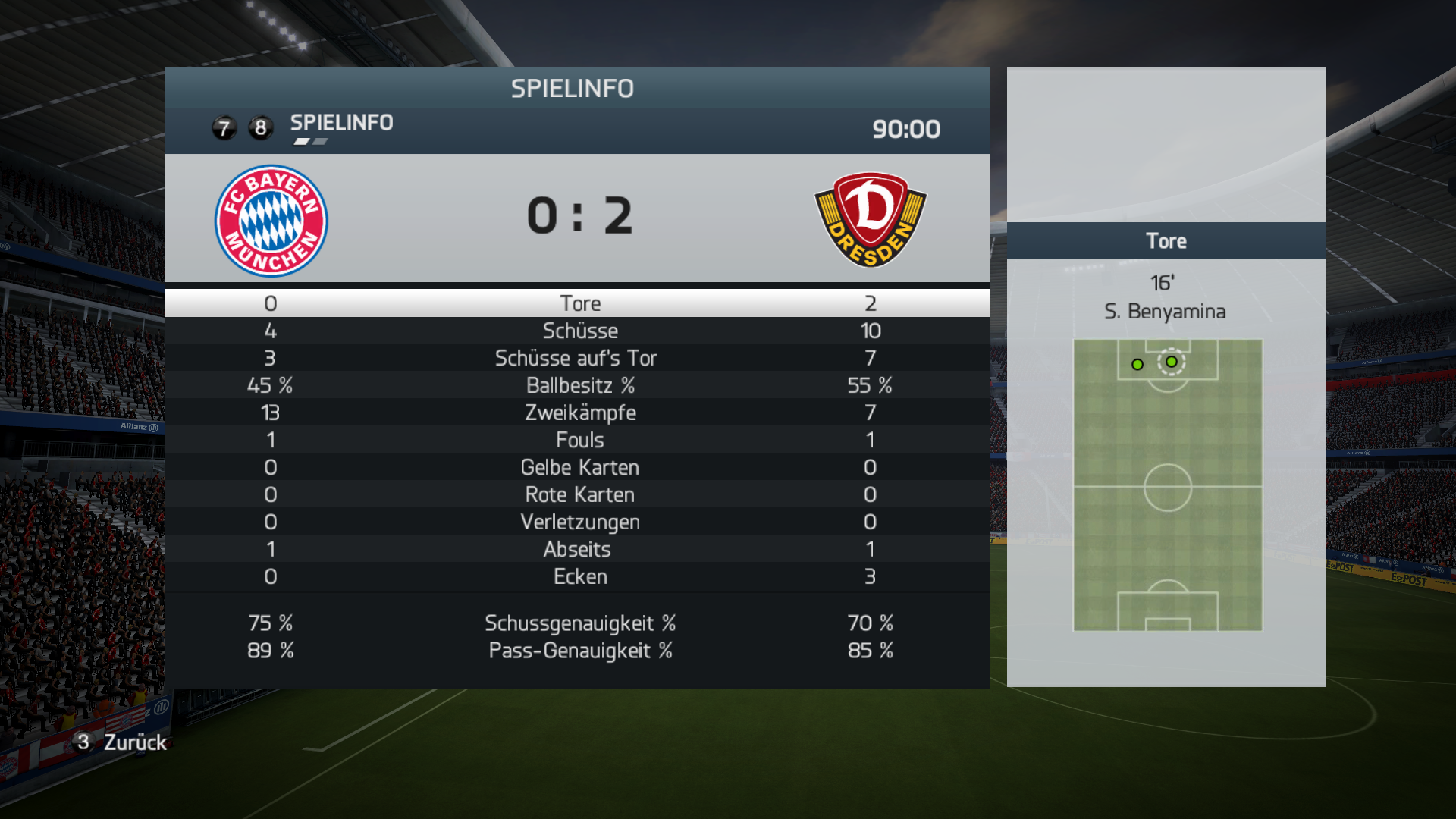1456x819 pixels.
Task: Select the dashed-ring goal marker on the pitch
Action: coord(1172,362)
